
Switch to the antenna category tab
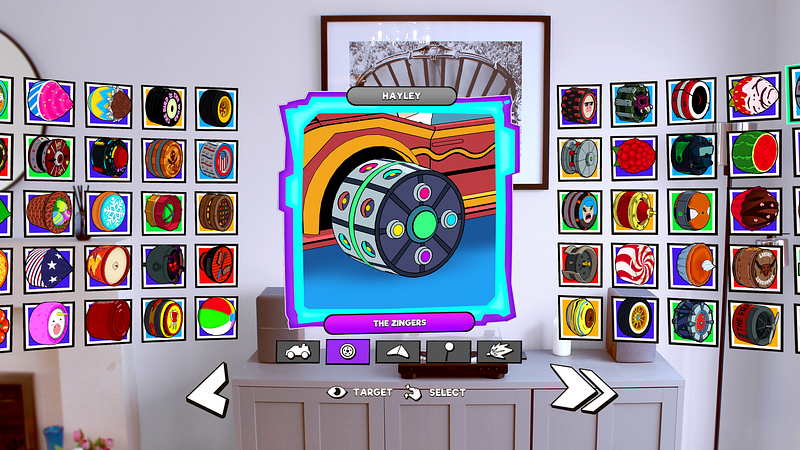(x=448, y=351)
